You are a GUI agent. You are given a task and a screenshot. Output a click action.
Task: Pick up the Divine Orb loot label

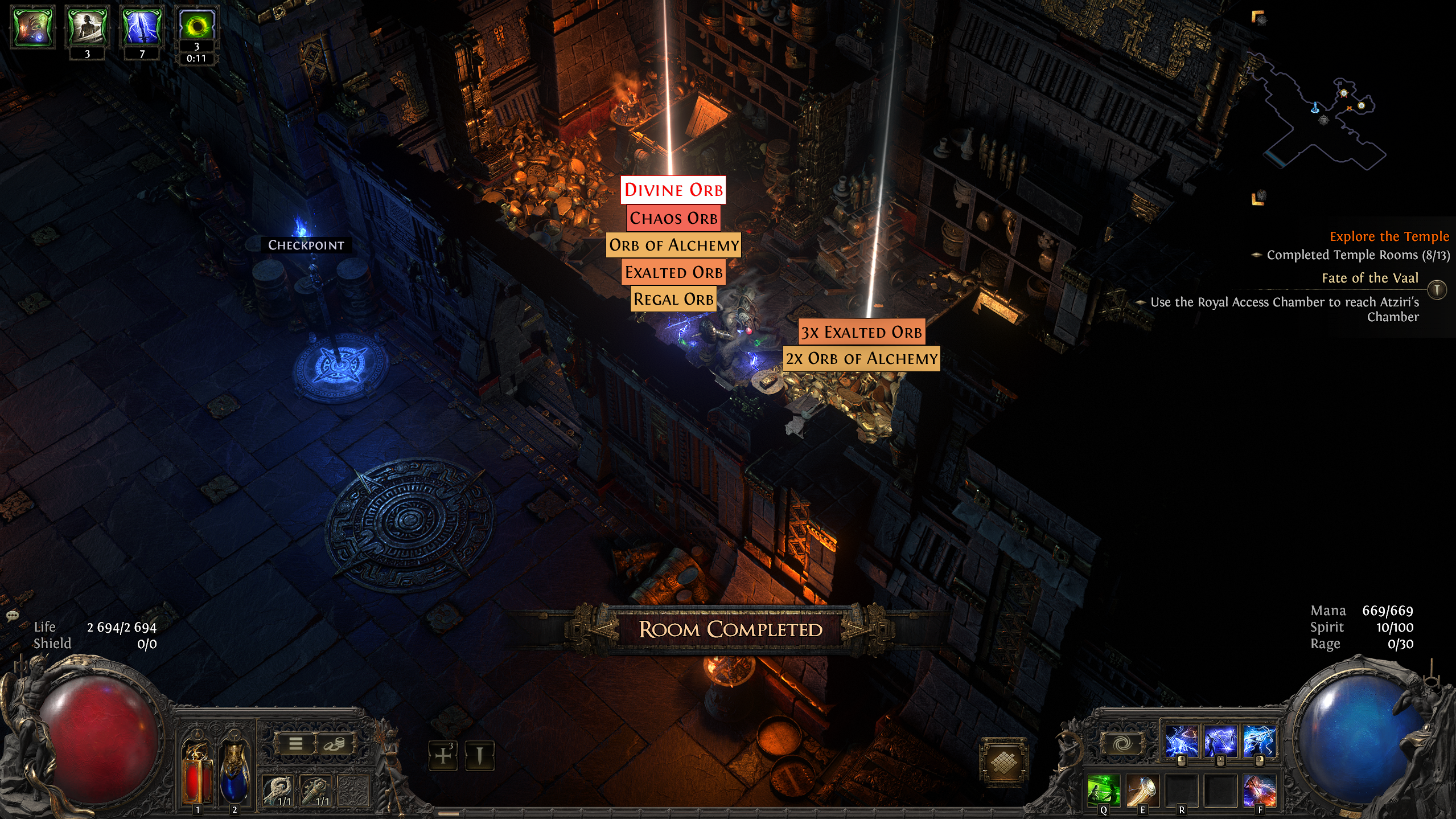[673, 190]
